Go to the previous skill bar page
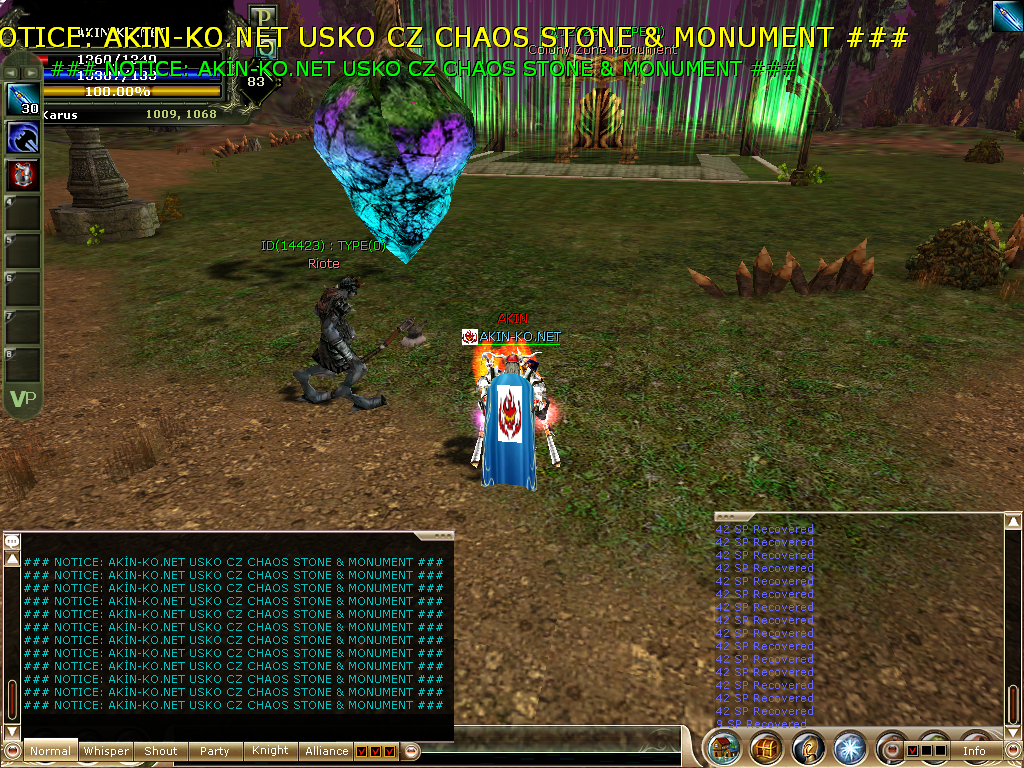This screenshot has width=1024, height=768. 12,72
